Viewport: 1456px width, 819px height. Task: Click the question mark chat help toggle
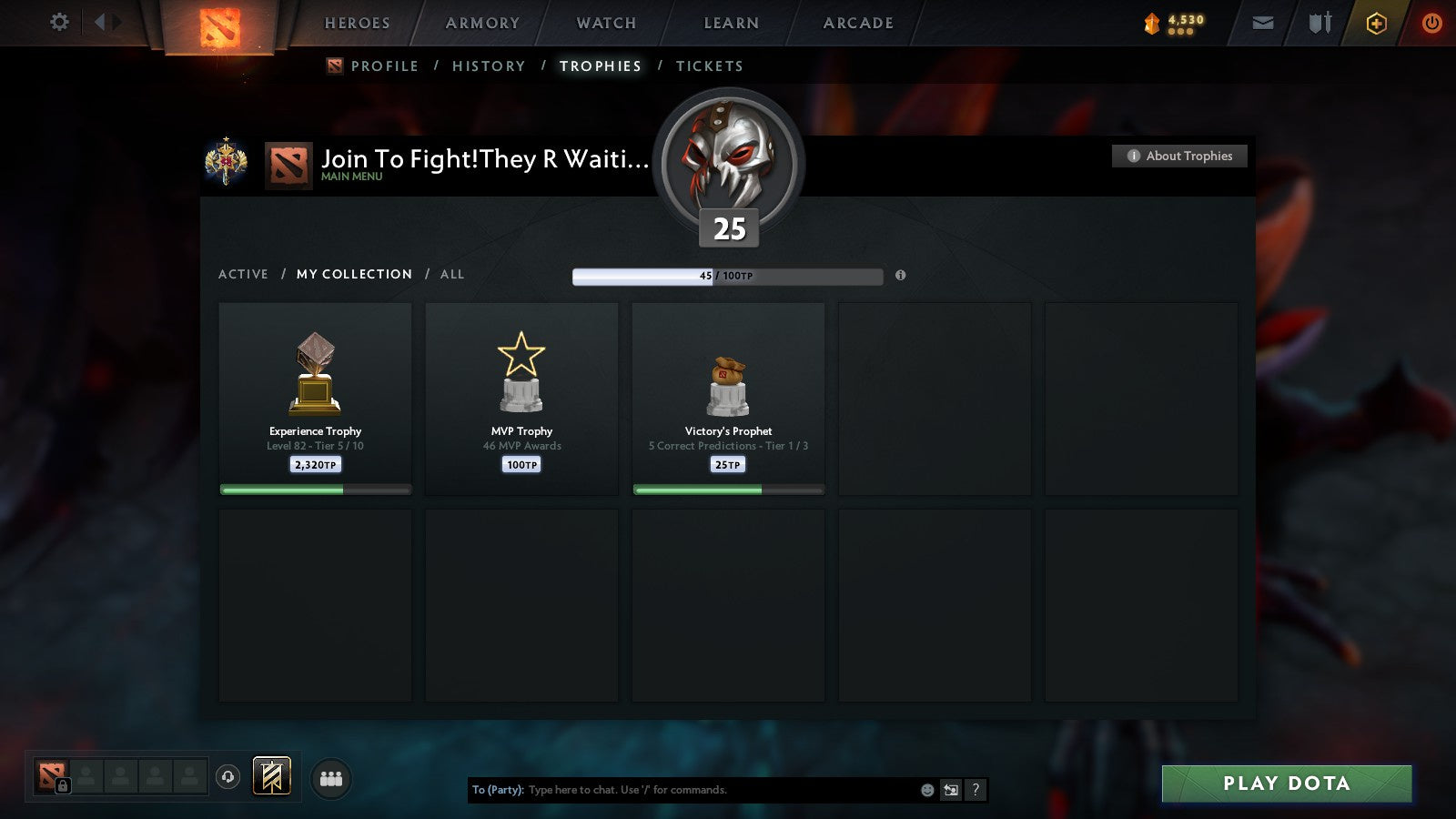[976, 790]
